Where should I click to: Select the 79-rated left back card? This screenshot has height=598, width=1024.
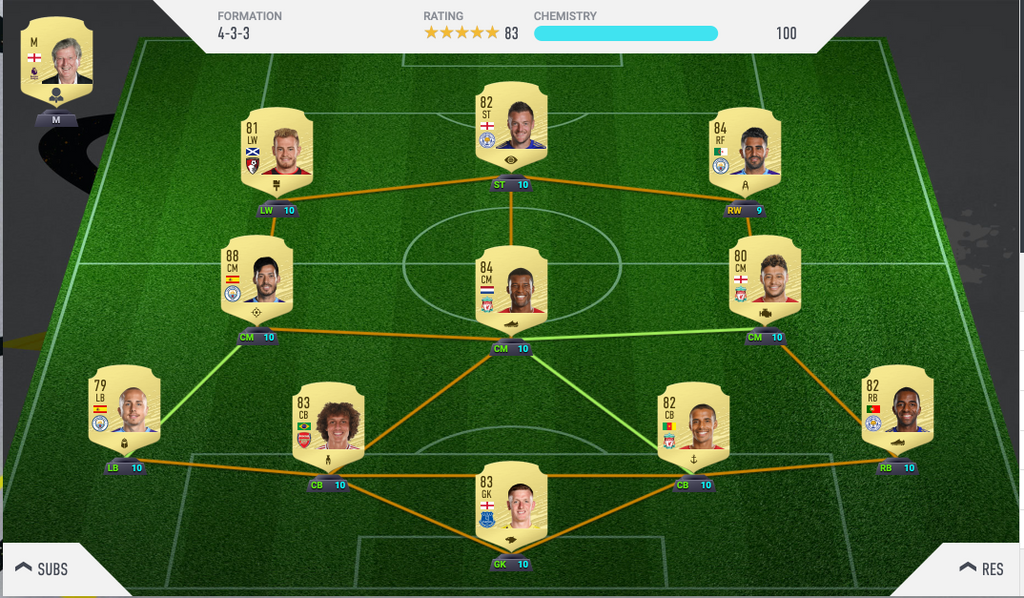point(124,406)
